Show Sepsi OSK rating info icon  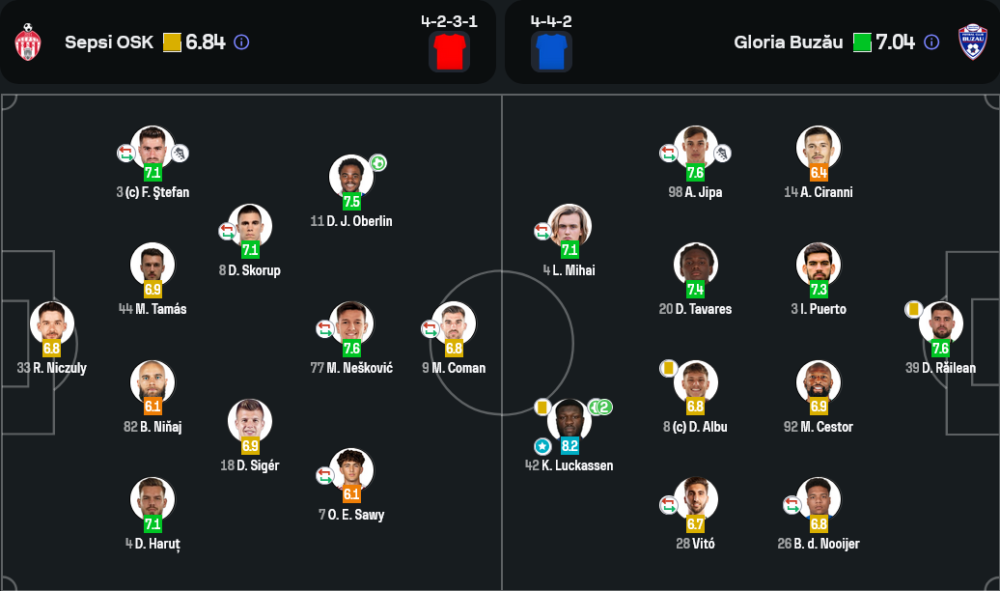(x=241, y=43)
